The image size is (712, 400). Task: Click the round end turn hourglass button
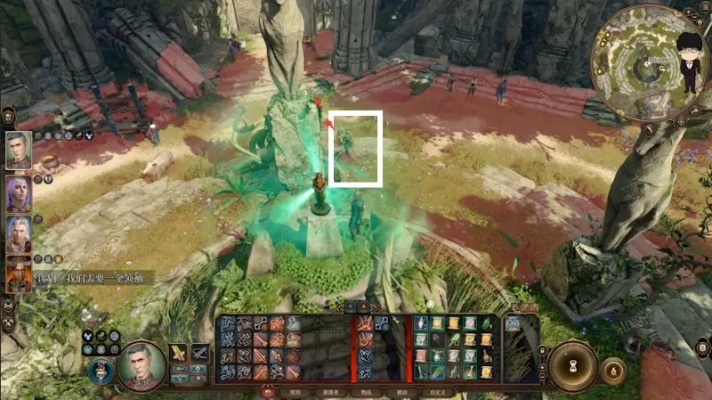click(574, 365)
